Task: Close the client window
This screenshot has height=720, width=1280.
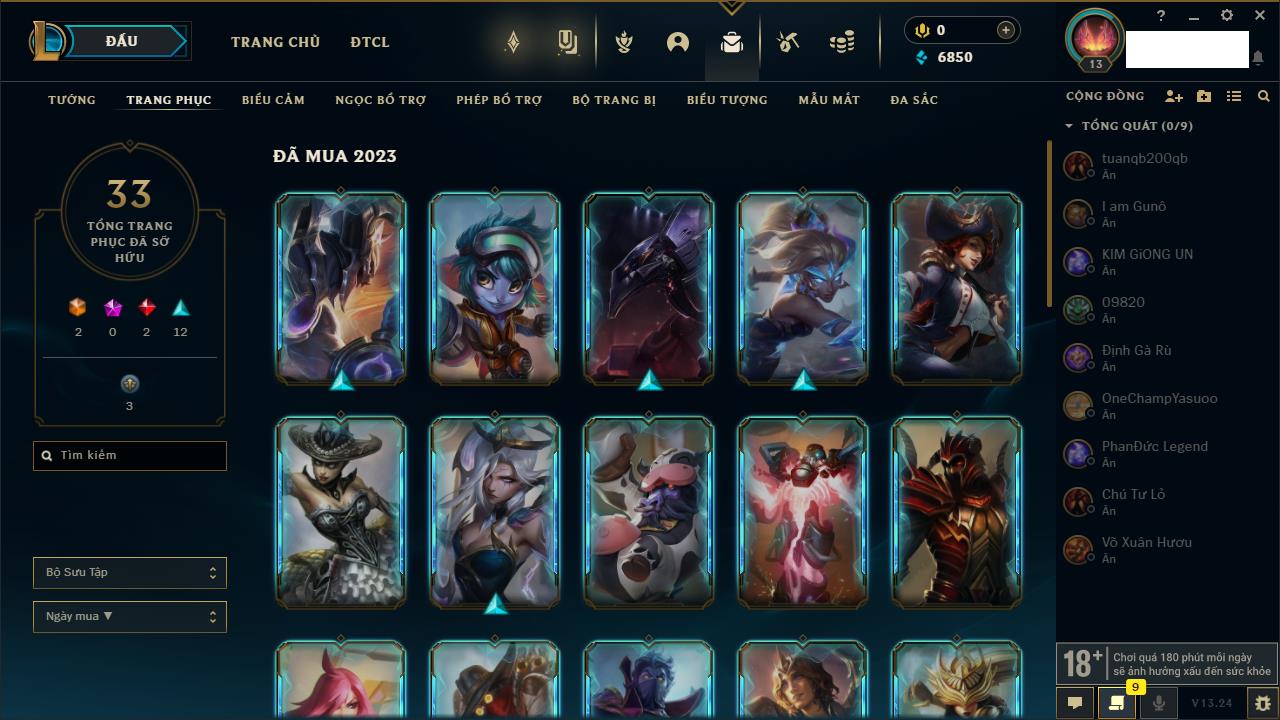Action: [x=1259, y=16]
